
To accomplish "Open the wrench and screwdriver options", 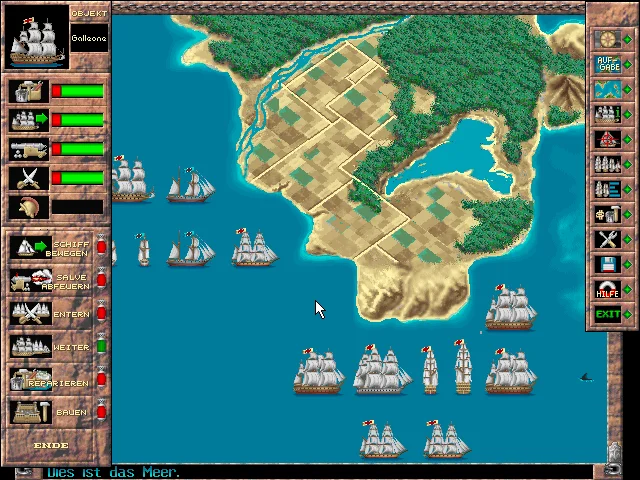I will click(x=607, y=239).
